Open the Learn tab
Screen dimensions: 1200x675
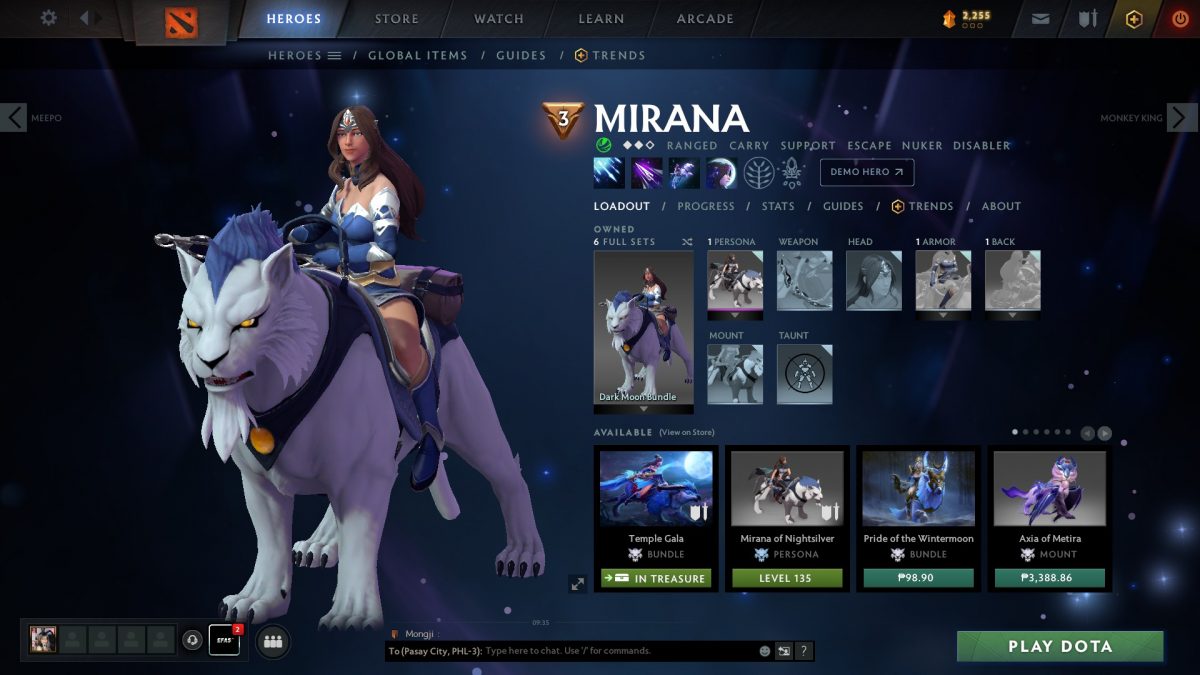coord(601,19)
